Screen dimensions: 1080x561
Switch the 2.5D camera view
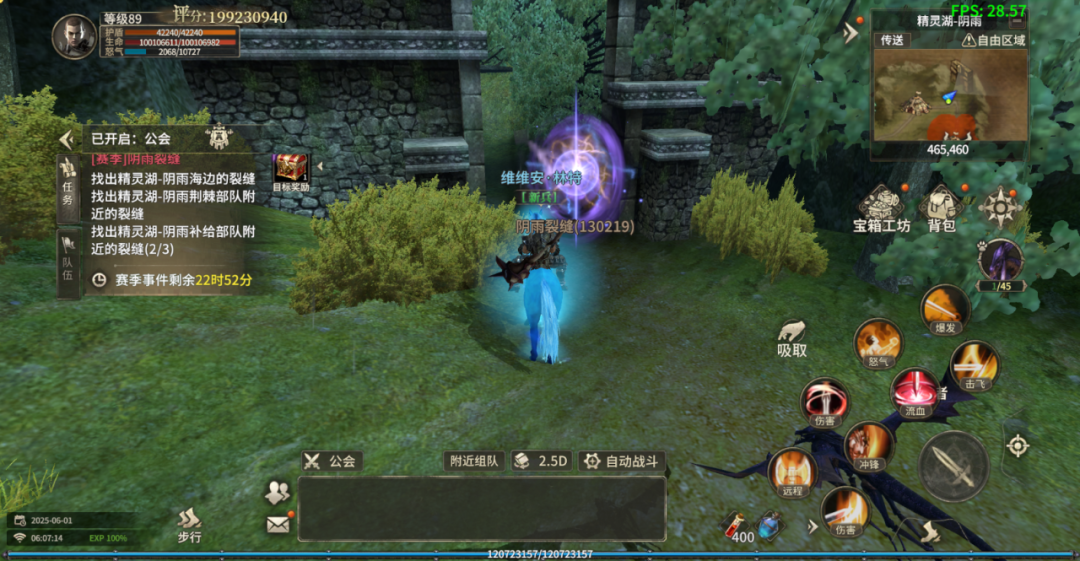point(541,461)
